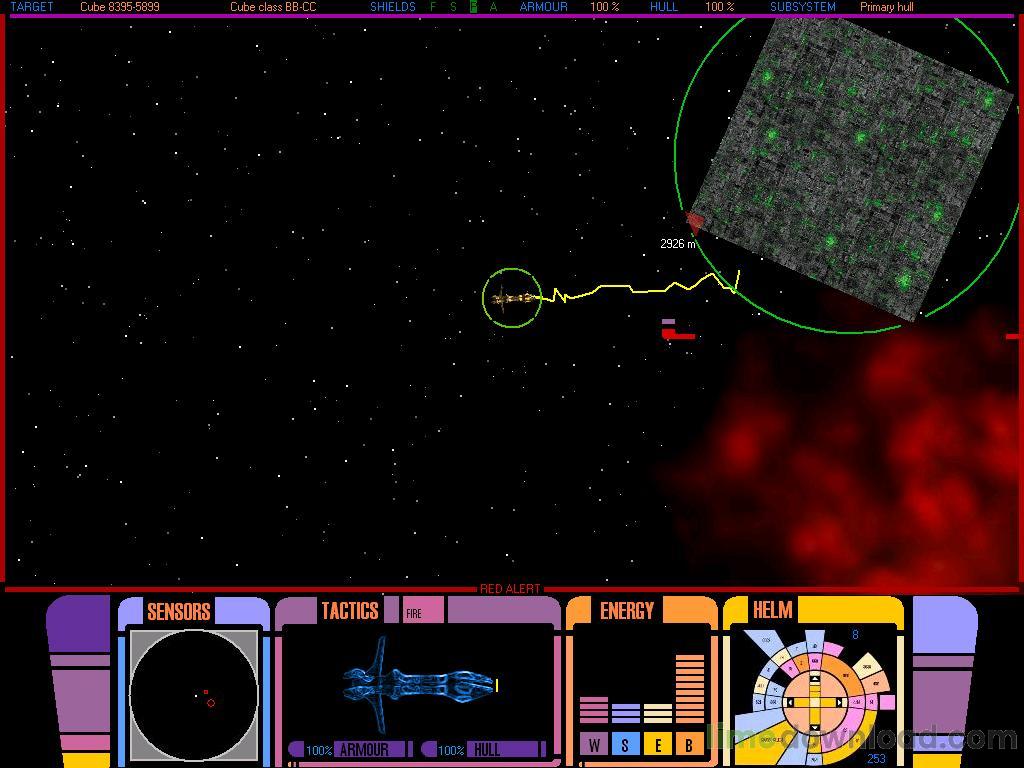Viewport: 1024px width, 768px height.
Task: Open the Sensors panel header
Action: (178, 611)
